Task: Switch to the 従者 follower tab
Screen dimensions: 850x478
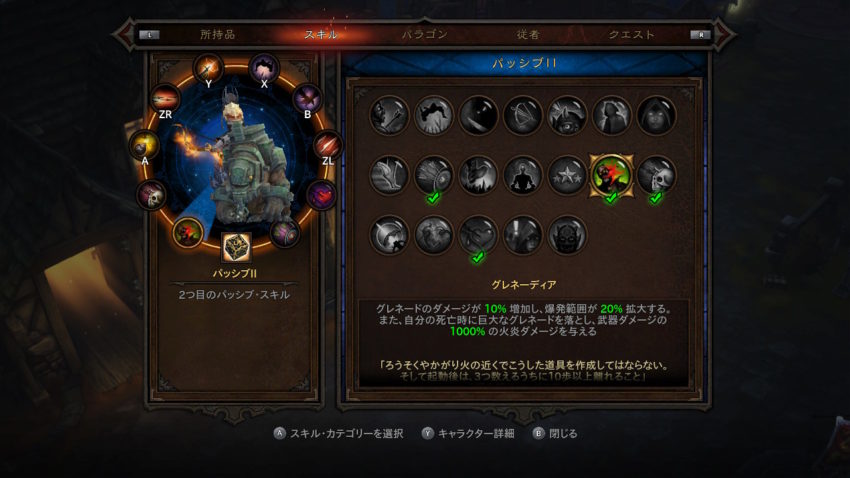Action: click(x=528, y=34)
